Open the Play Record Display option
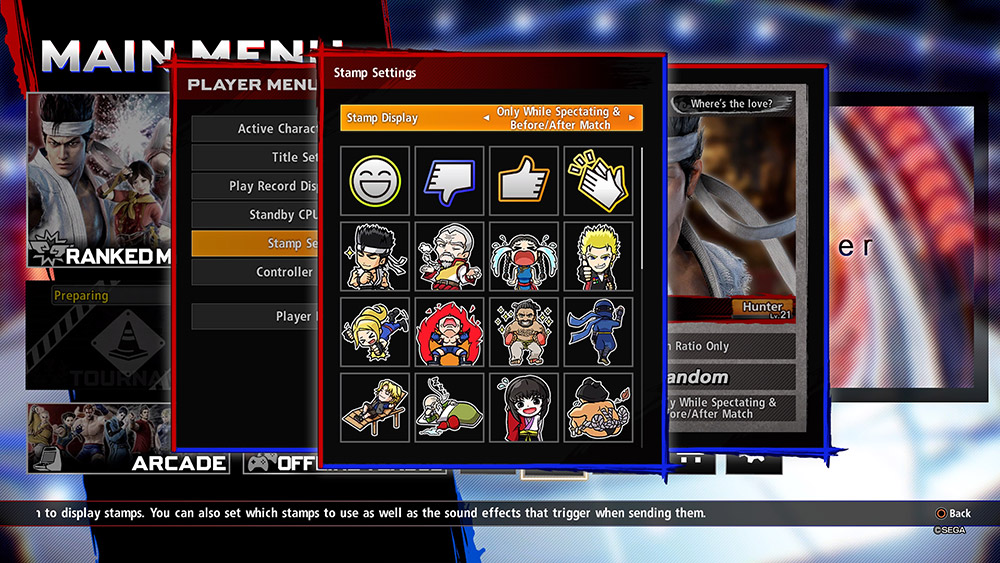Image resolution: width=1000 pixels, height=563 pixels. [256, 186]
